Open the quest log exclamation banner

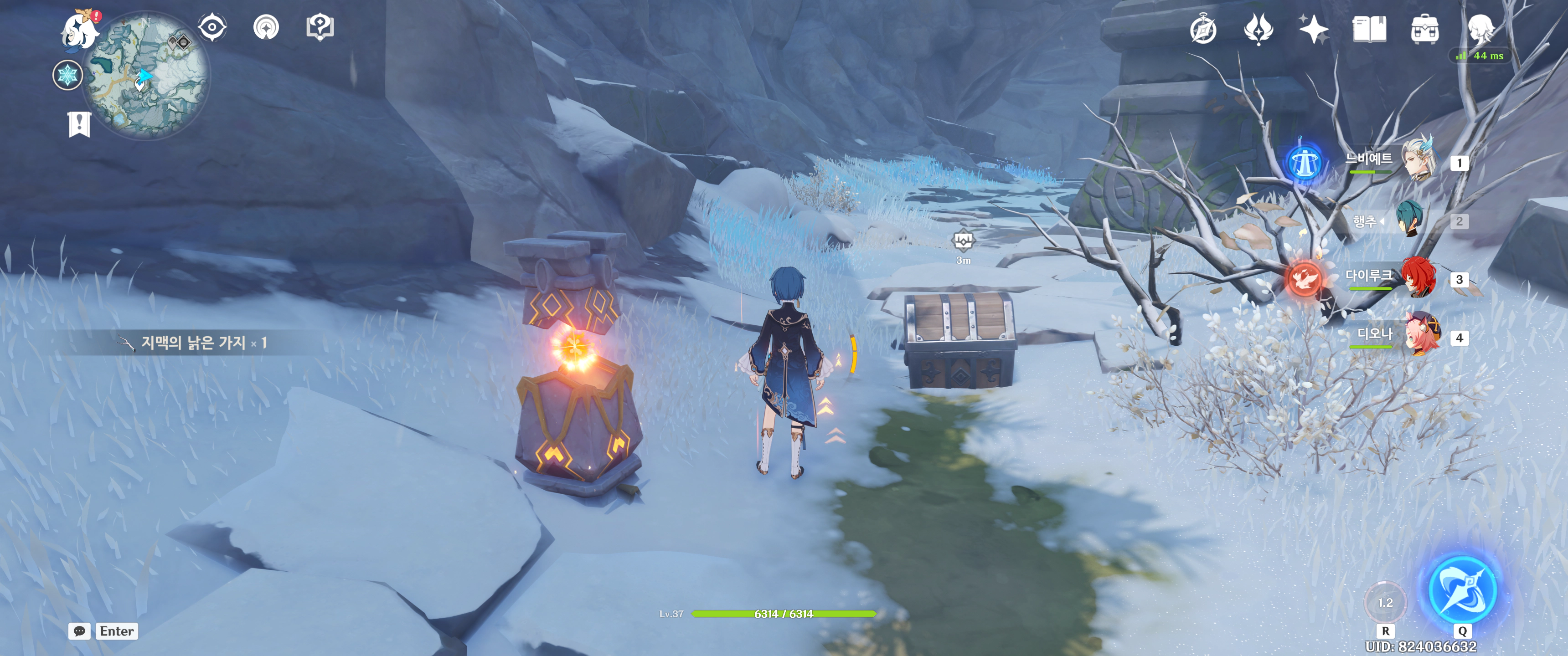(x=79, y=125)
